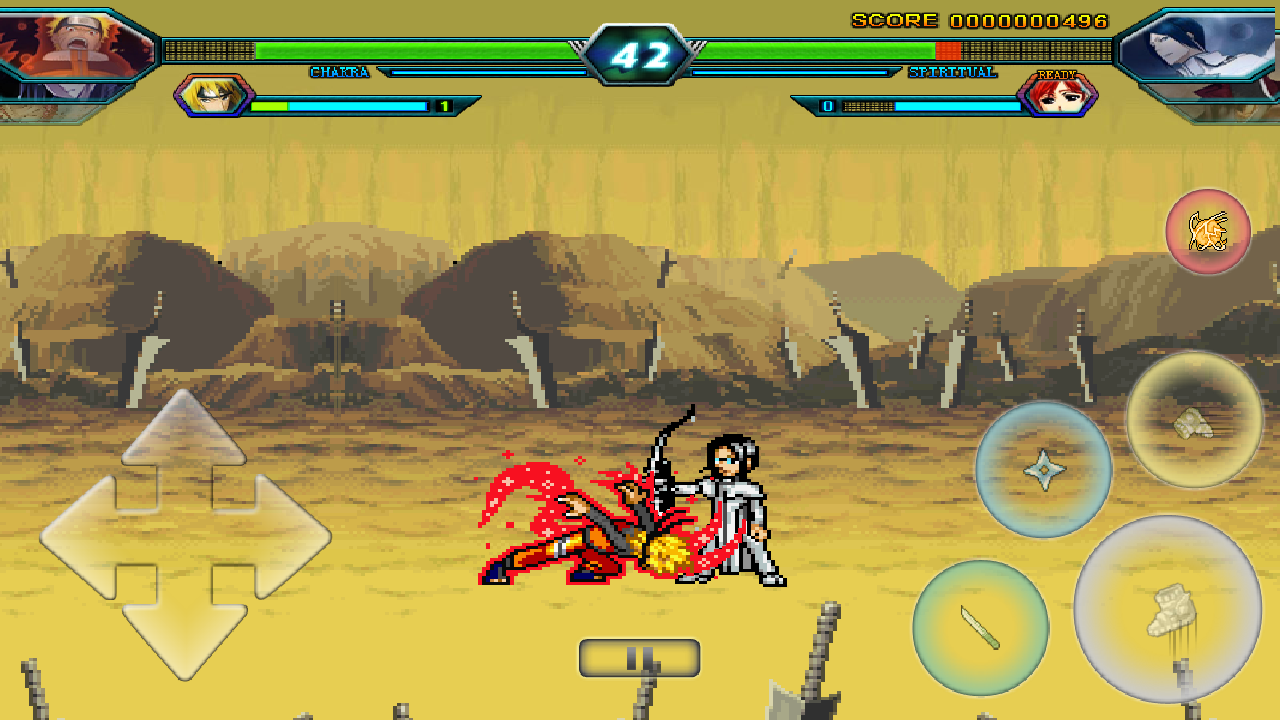The image size is (1280, 720).
Task: Activate the Kurama transformation skill button
Action: (x=1210, y=231)
